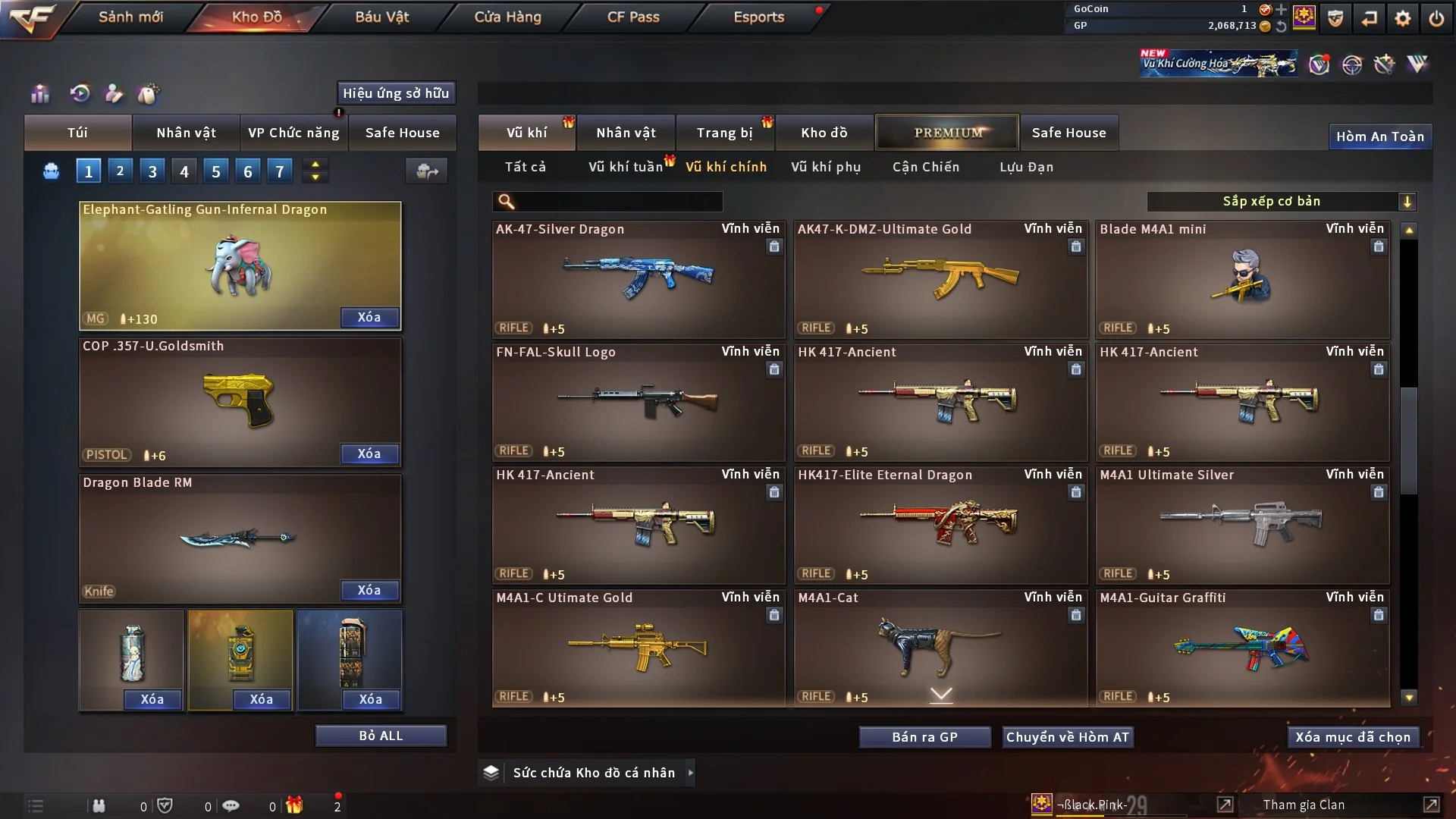This screenshot has height=819, width=1456.
Task: Unequip all items with Bỏ ALL
Action: coord(381,736)
